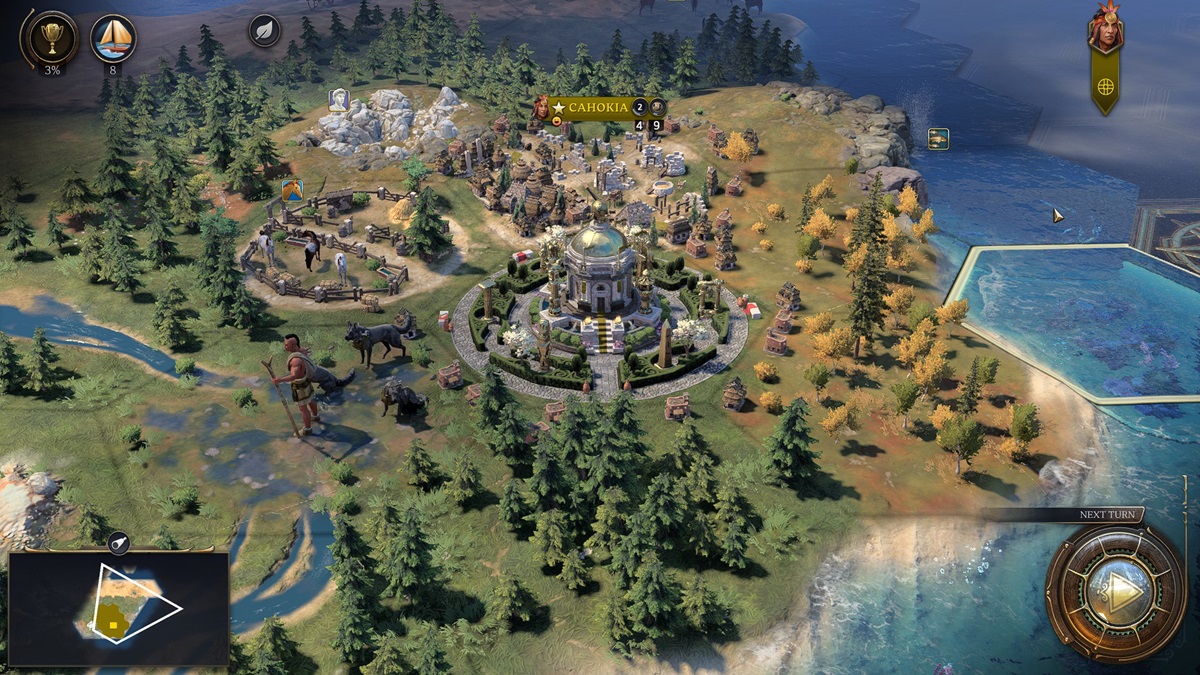1200x675 pixels.
Task: Select the fish resource icon on the coast
Action: [x=938, y=139]
